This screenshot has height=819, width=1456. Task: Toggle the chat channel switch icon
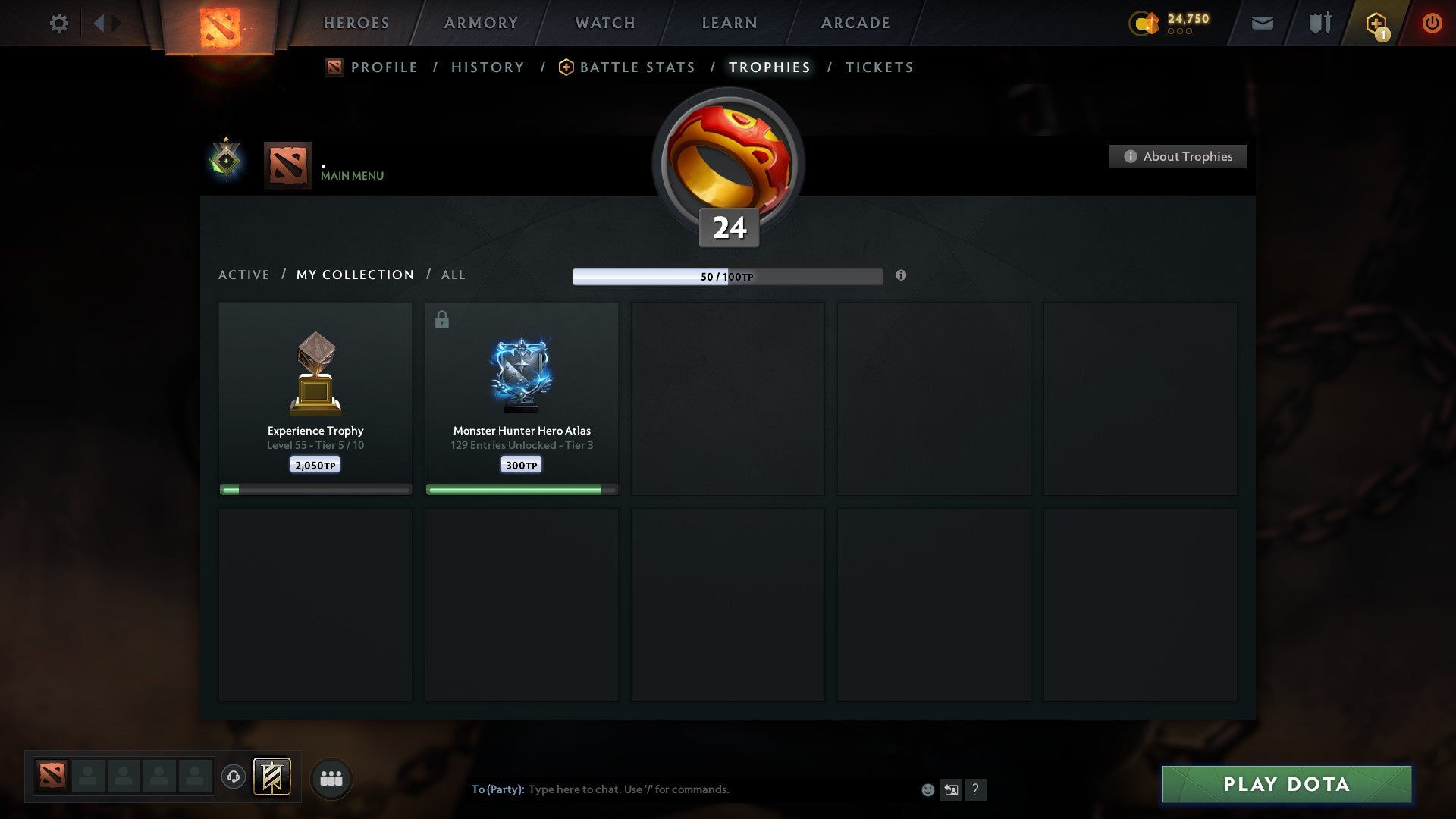click(951, 789)
